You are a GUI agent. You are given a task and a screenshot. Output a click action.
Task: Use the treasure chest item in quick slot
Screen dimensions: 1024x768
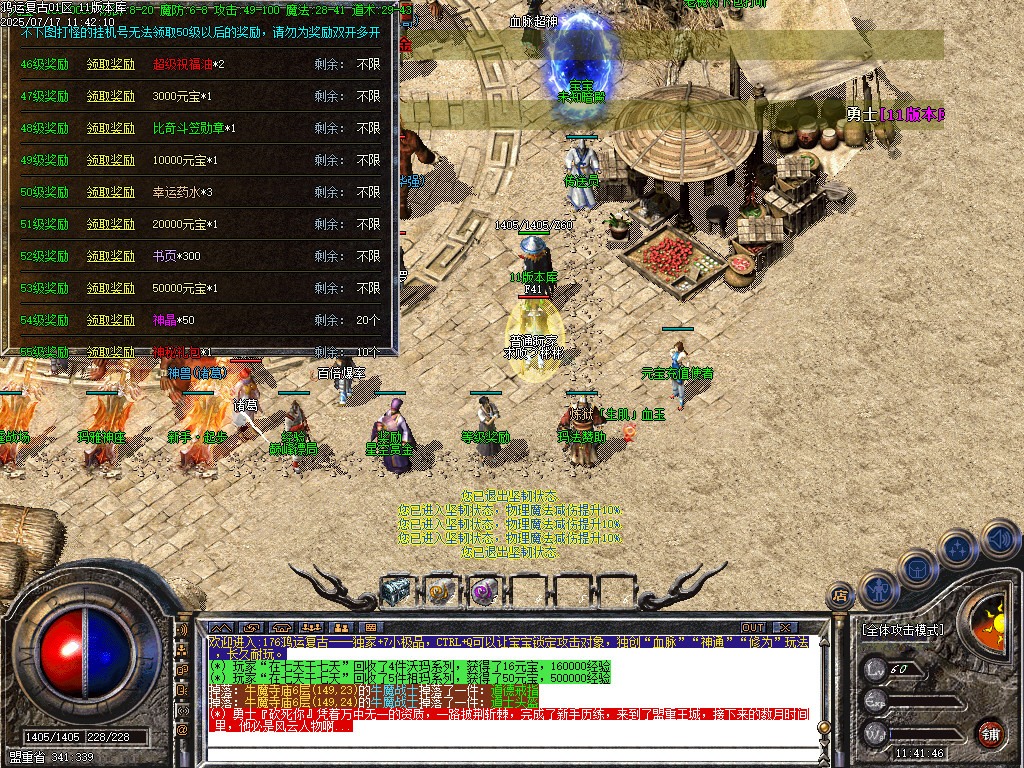tap(396, 591)
